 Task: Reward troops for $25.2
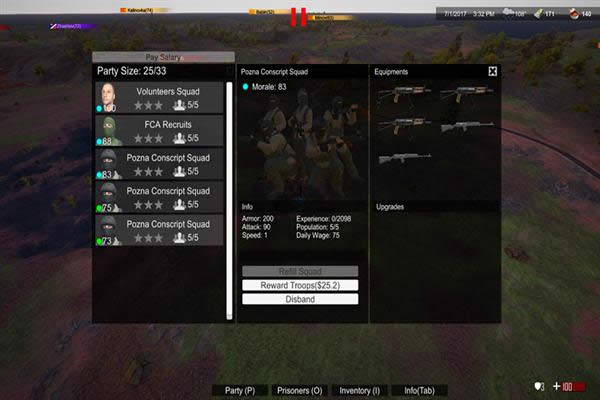click(x=300, y=285)
